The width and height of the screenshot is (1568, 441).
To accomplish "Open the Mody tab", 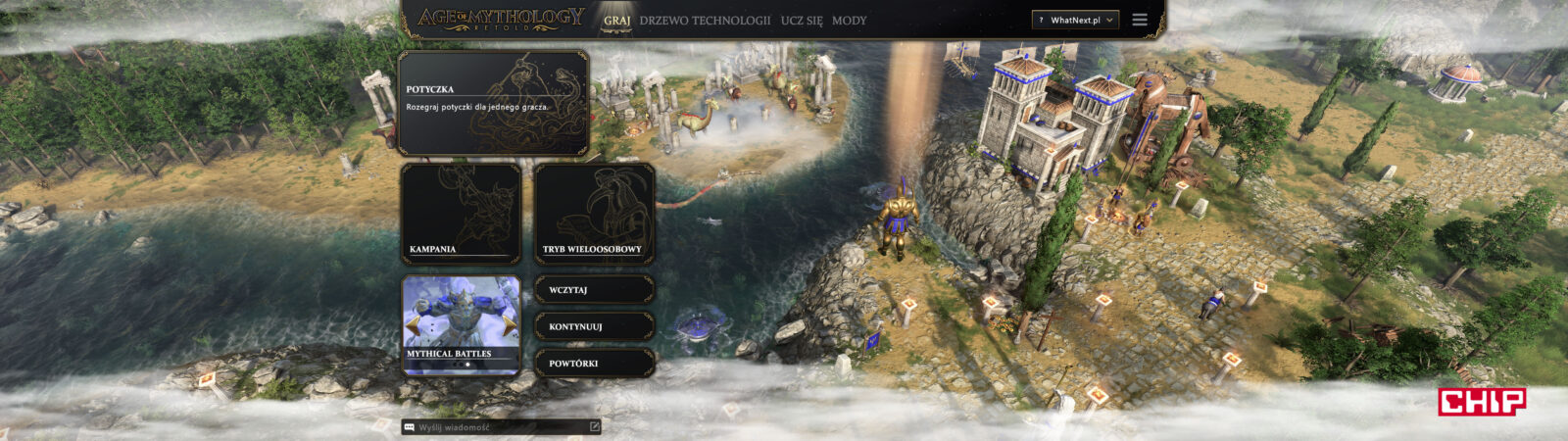I will pyautogui.click(x=849, y=21).
